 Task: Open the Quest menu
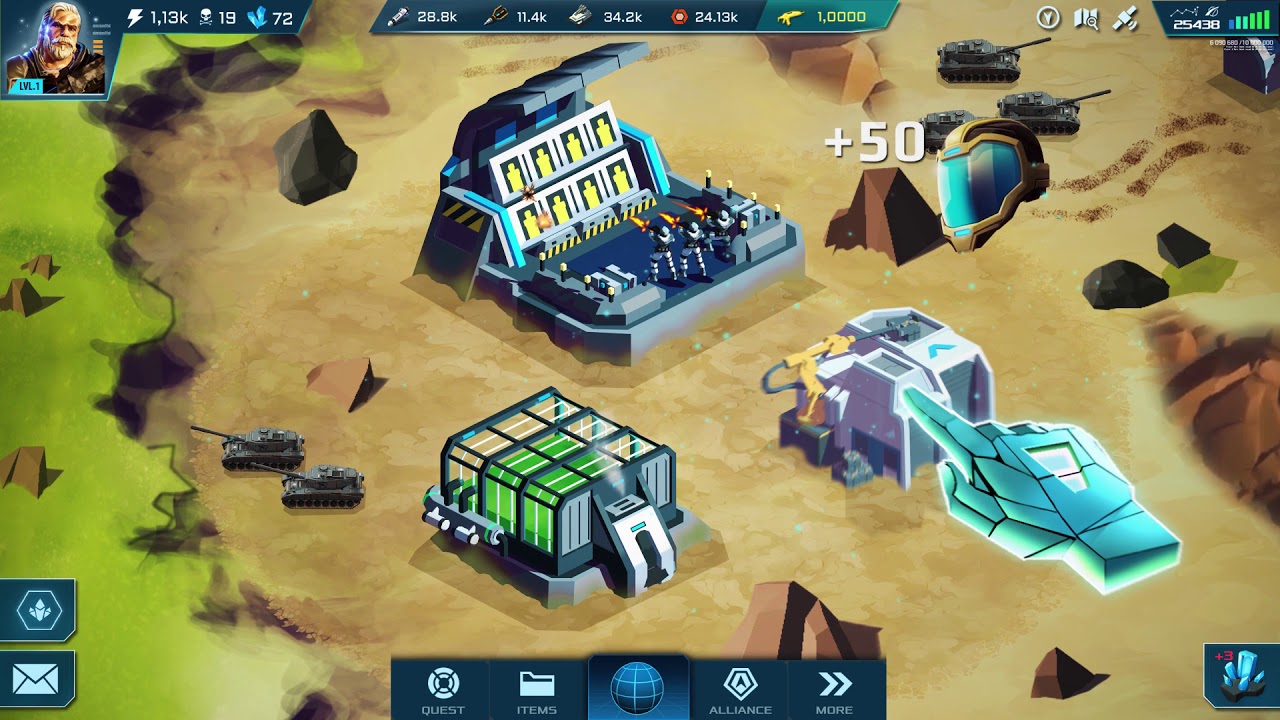tap(443, 690)
